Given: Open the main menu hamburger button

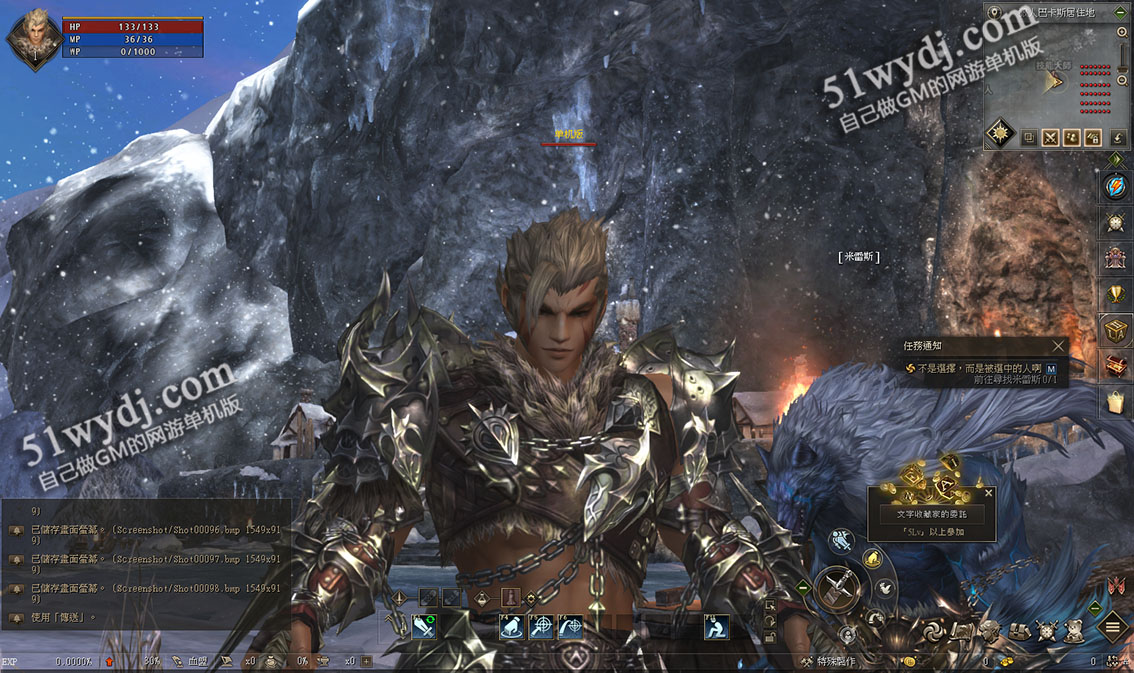Looking at the screenshot, I should click(1112, 628).
